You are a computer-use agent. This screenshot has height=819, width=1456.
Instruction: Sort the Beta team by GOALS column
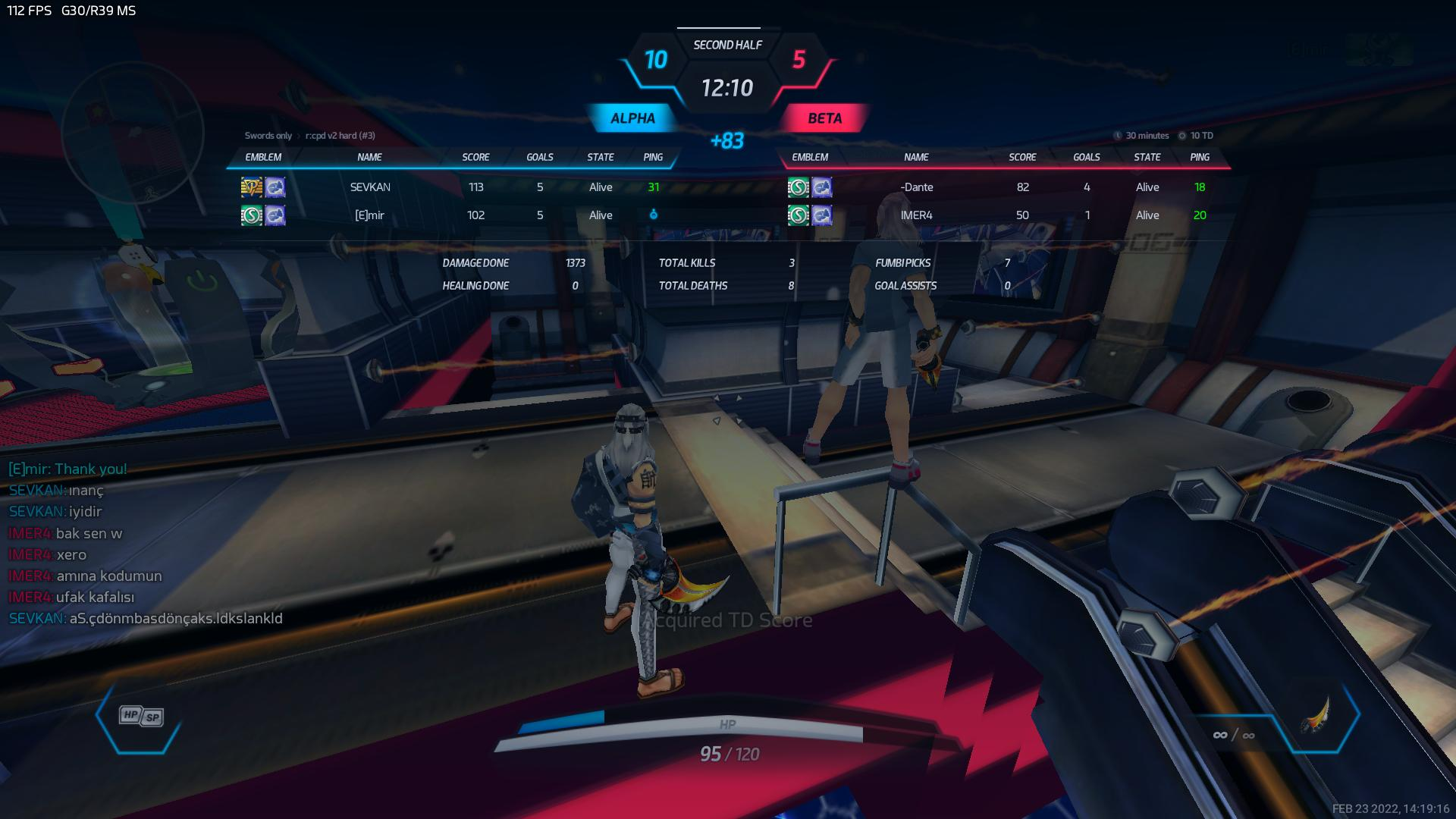coord(1086,157)
